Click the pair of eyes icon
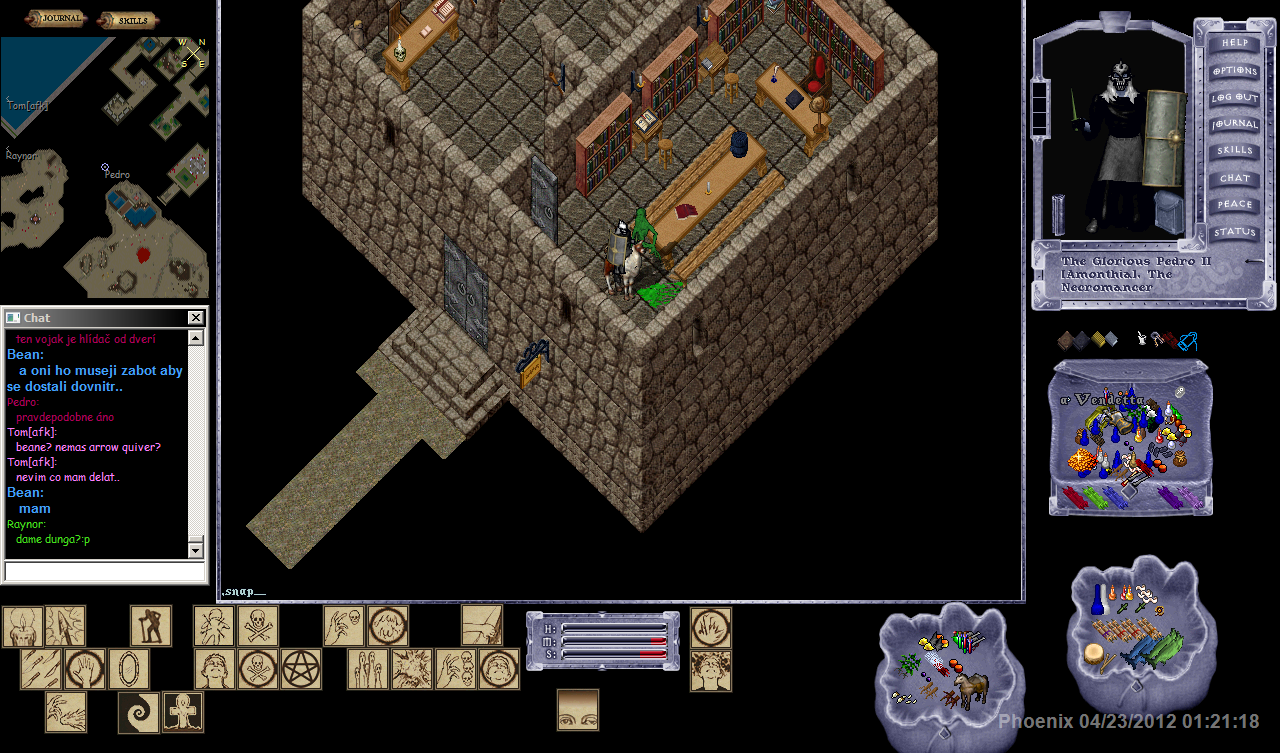This screenshot has width=1280, height=753. 578,709
